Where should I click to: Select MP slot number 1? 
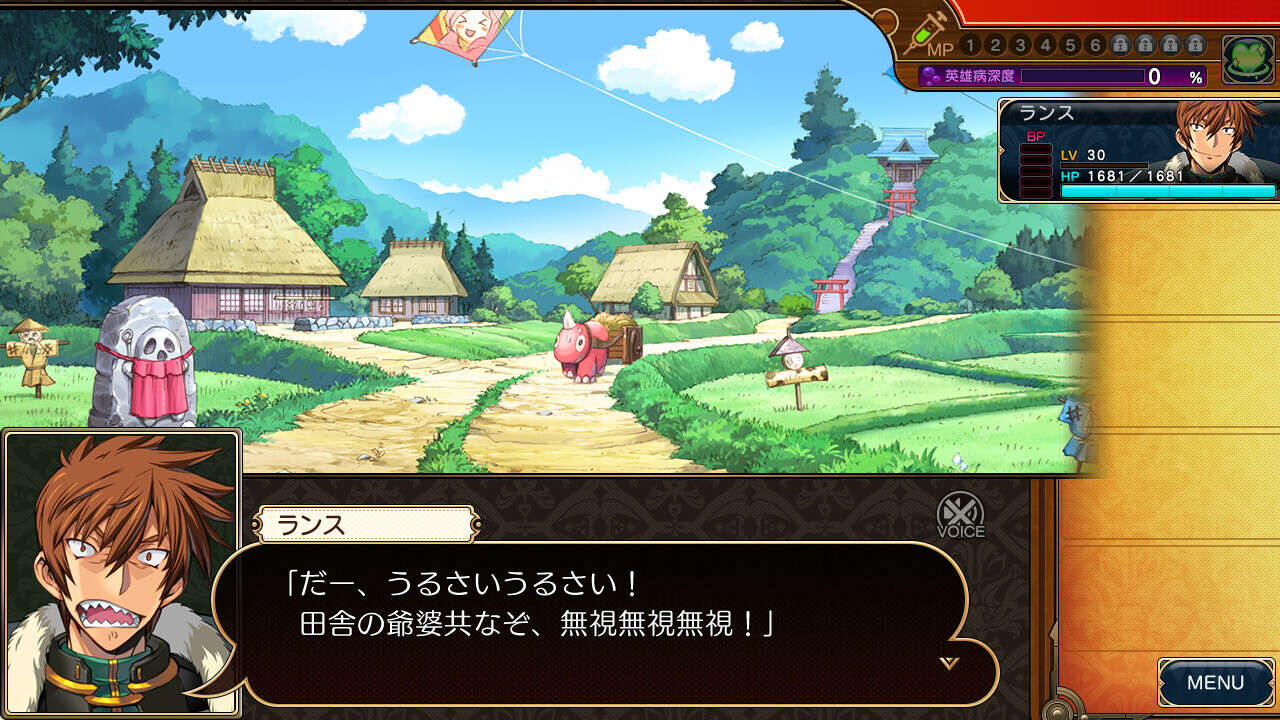click(969, 44)
